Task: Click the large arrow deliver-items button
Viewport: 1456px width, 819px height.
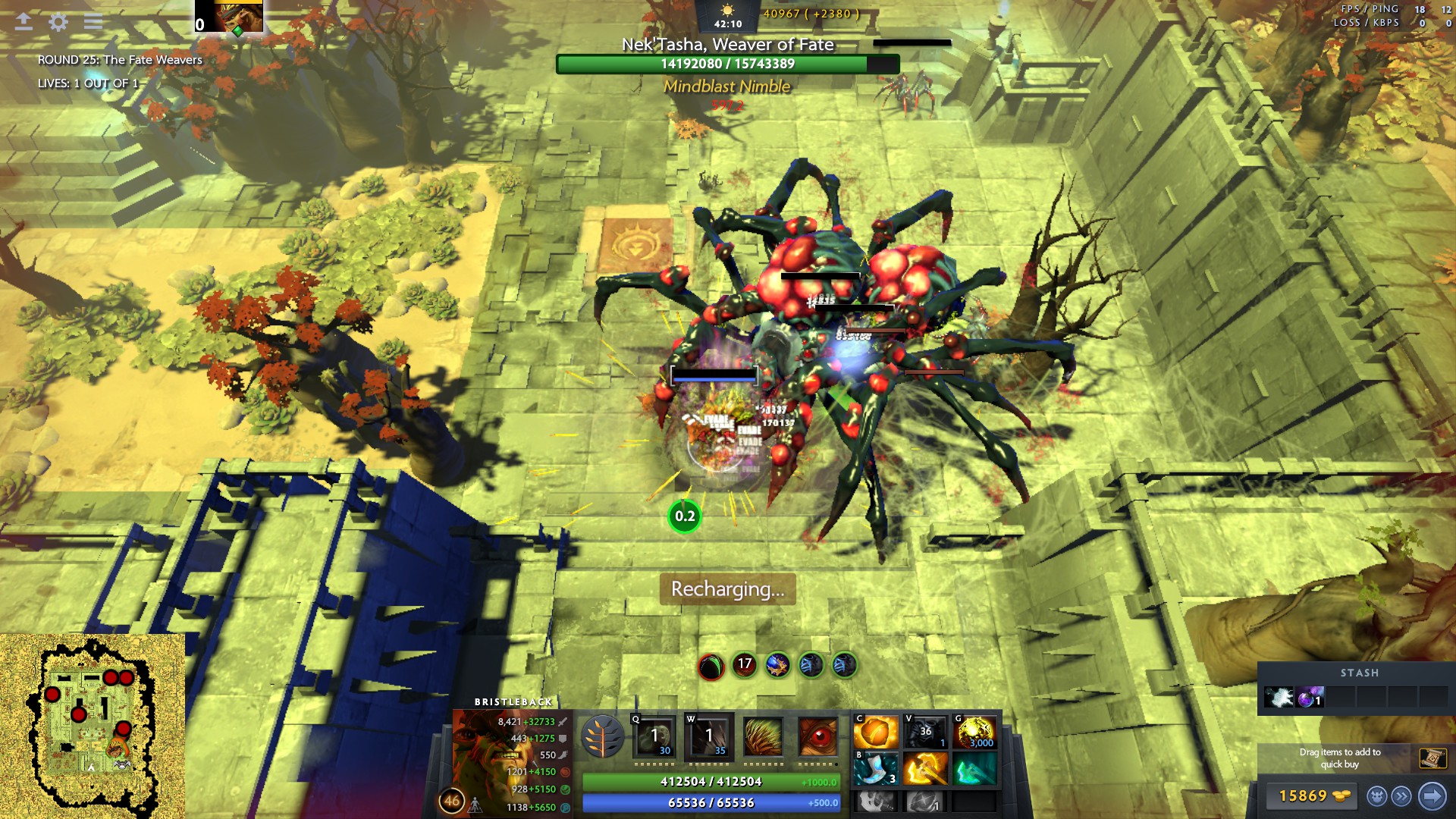Action: tap(1432, 796)
